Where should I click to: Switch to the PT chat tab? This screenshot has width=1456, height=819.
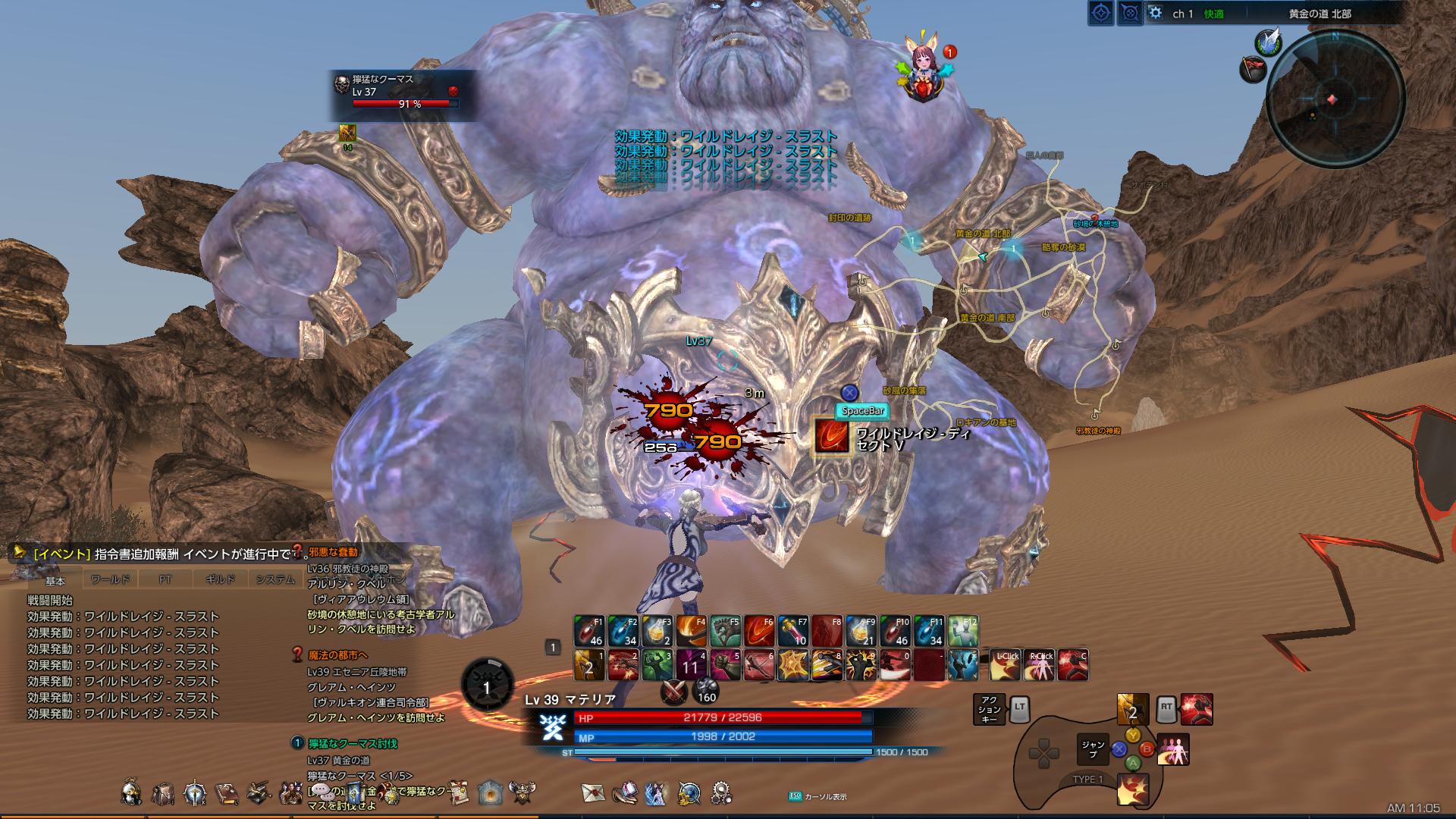(165, 580)
